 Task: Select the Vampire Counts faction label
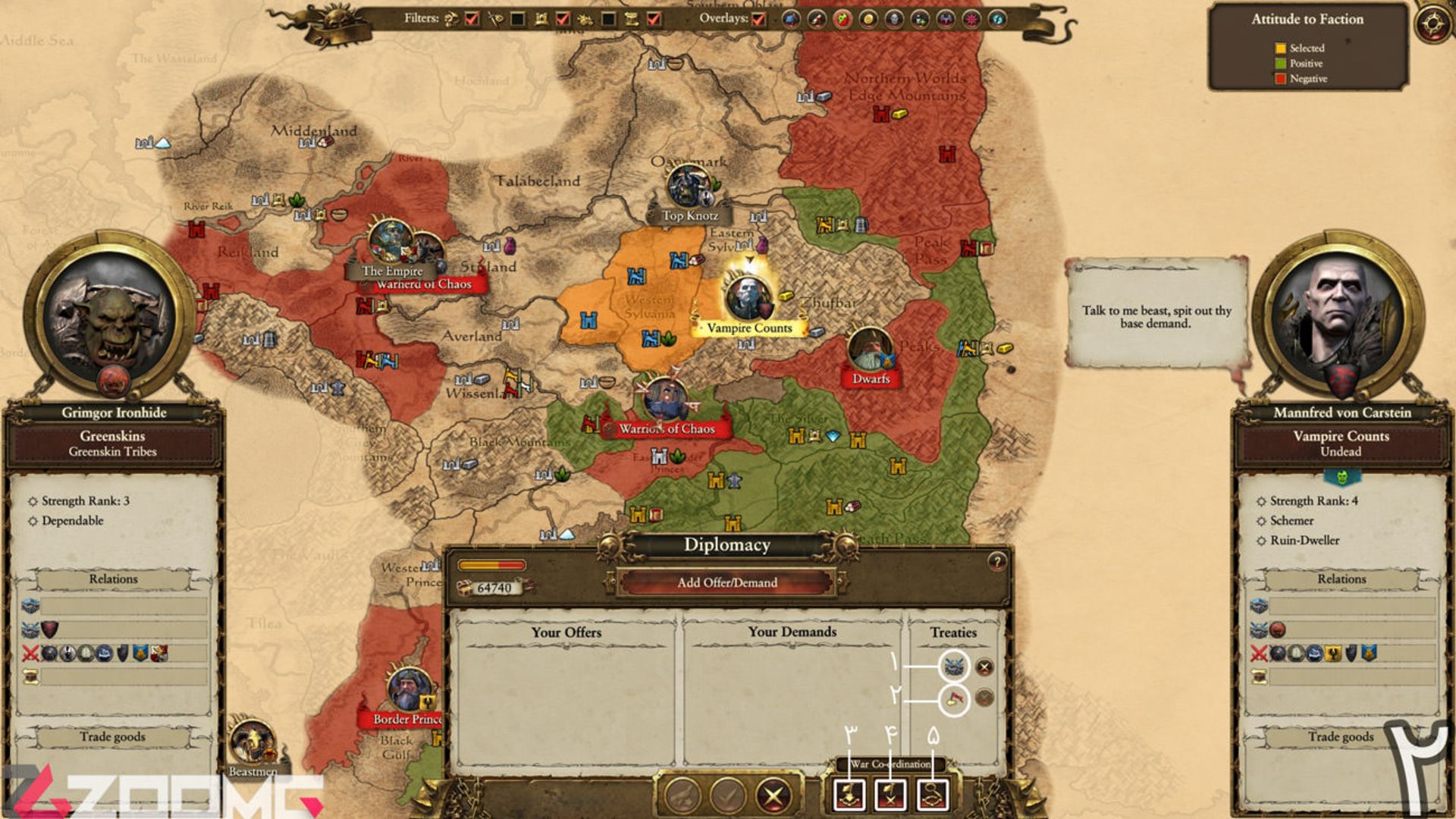pyautogui.click(x=749, y=328)
